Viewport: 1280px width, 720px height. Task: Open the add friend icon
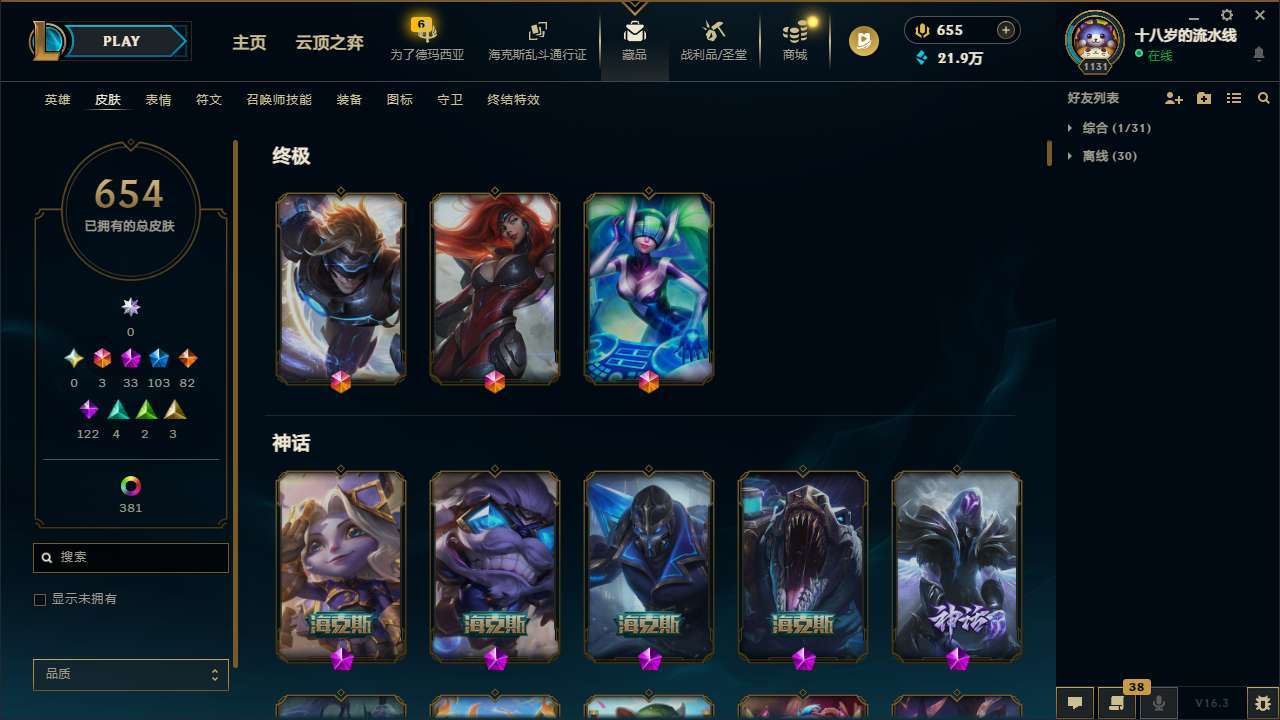(x=1172, y=98)
